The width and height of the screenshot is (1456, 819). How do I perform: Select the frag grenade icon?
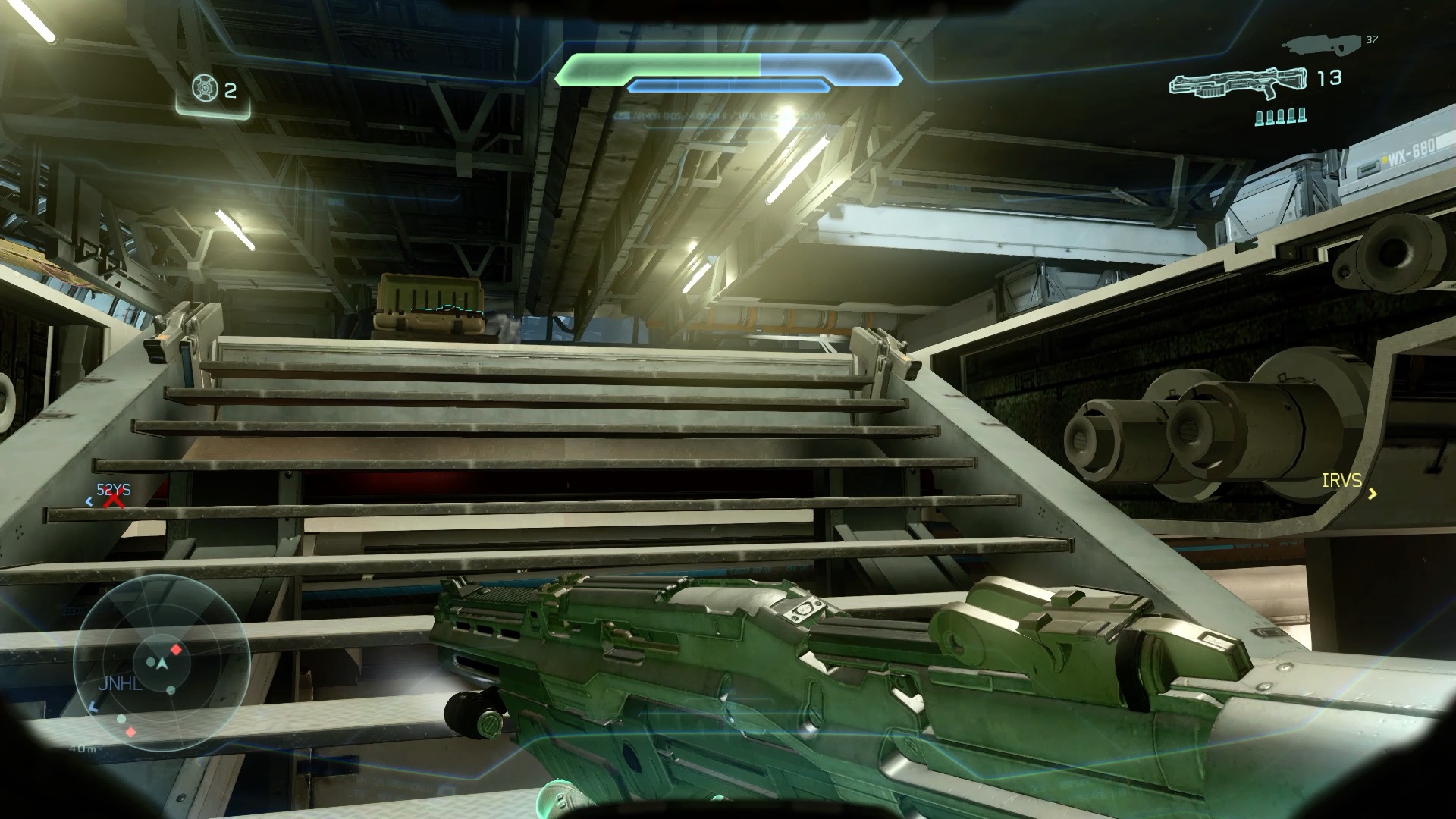coord(202,89)
